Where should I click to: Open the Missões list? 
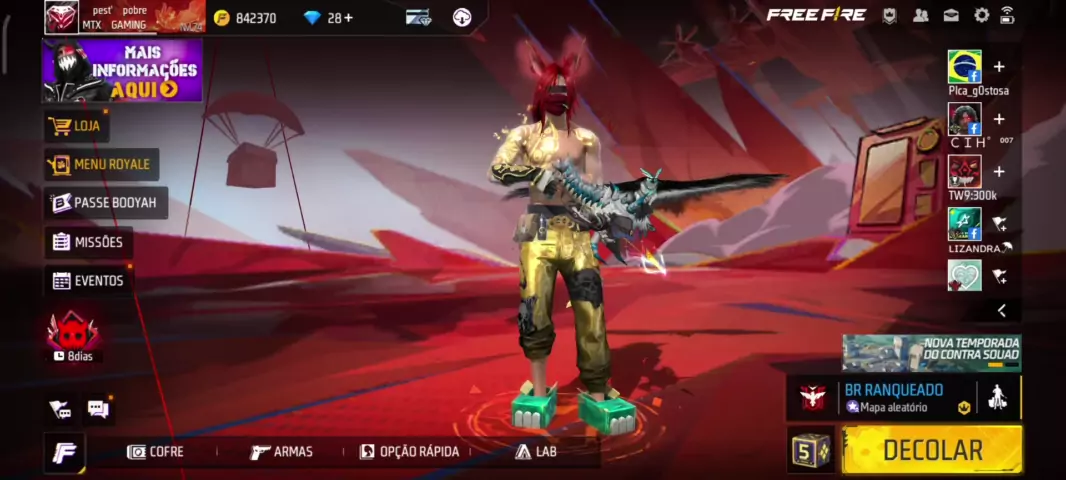point(88,242)
